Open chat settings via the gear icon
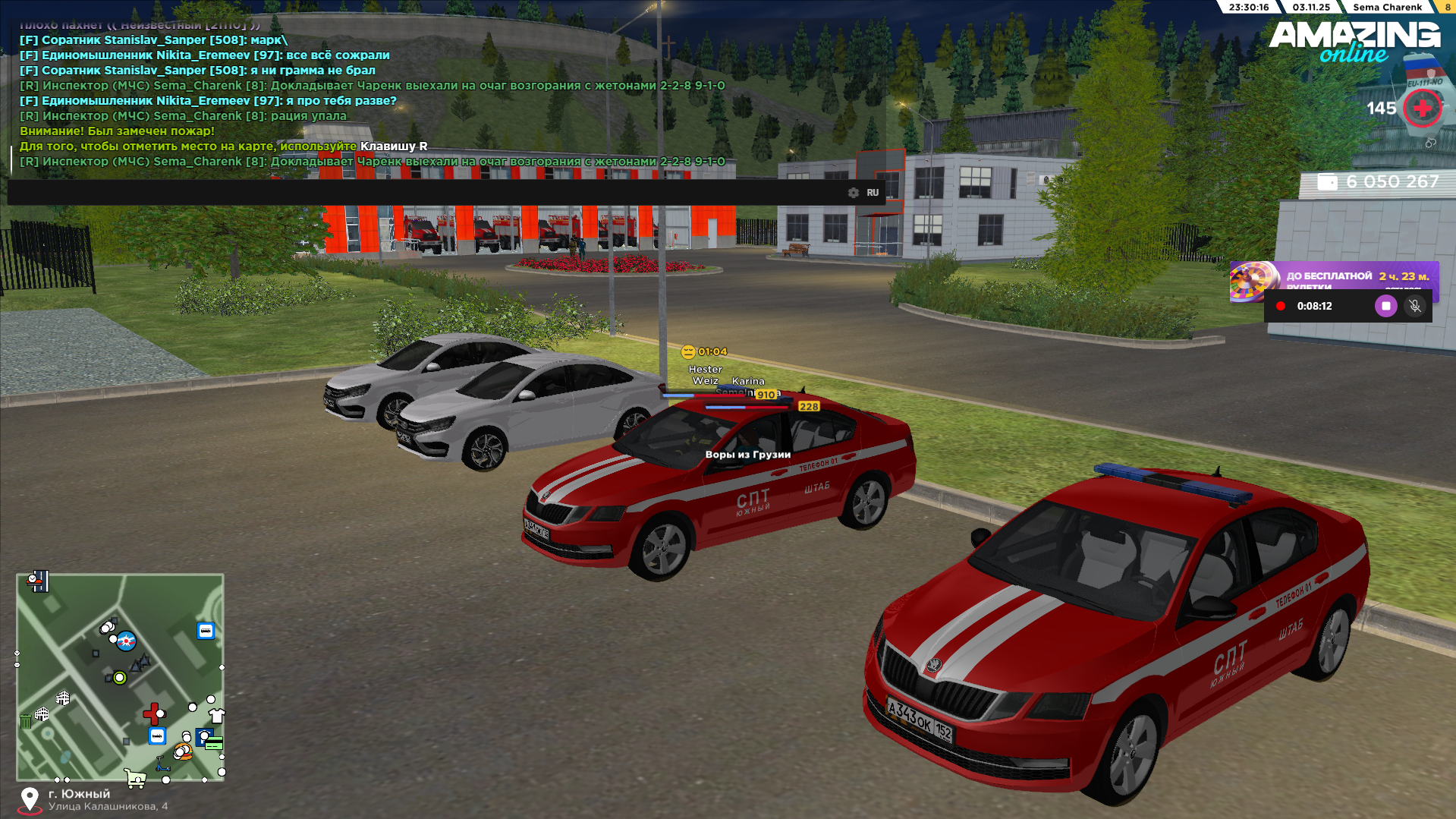 click(x=854, y=193)
